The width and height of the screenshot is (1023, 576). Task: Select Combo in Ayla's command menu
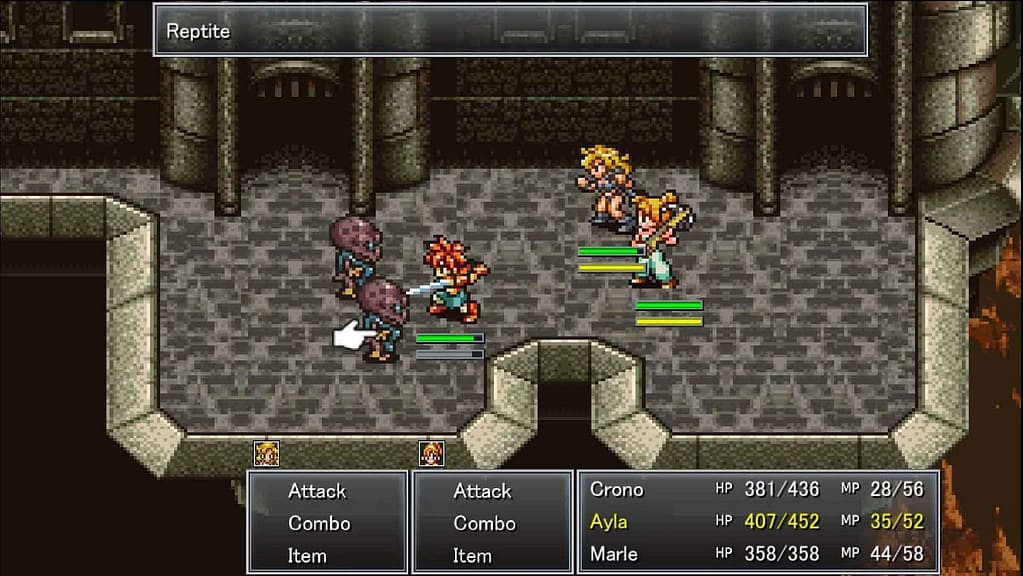tap(319, 523)
